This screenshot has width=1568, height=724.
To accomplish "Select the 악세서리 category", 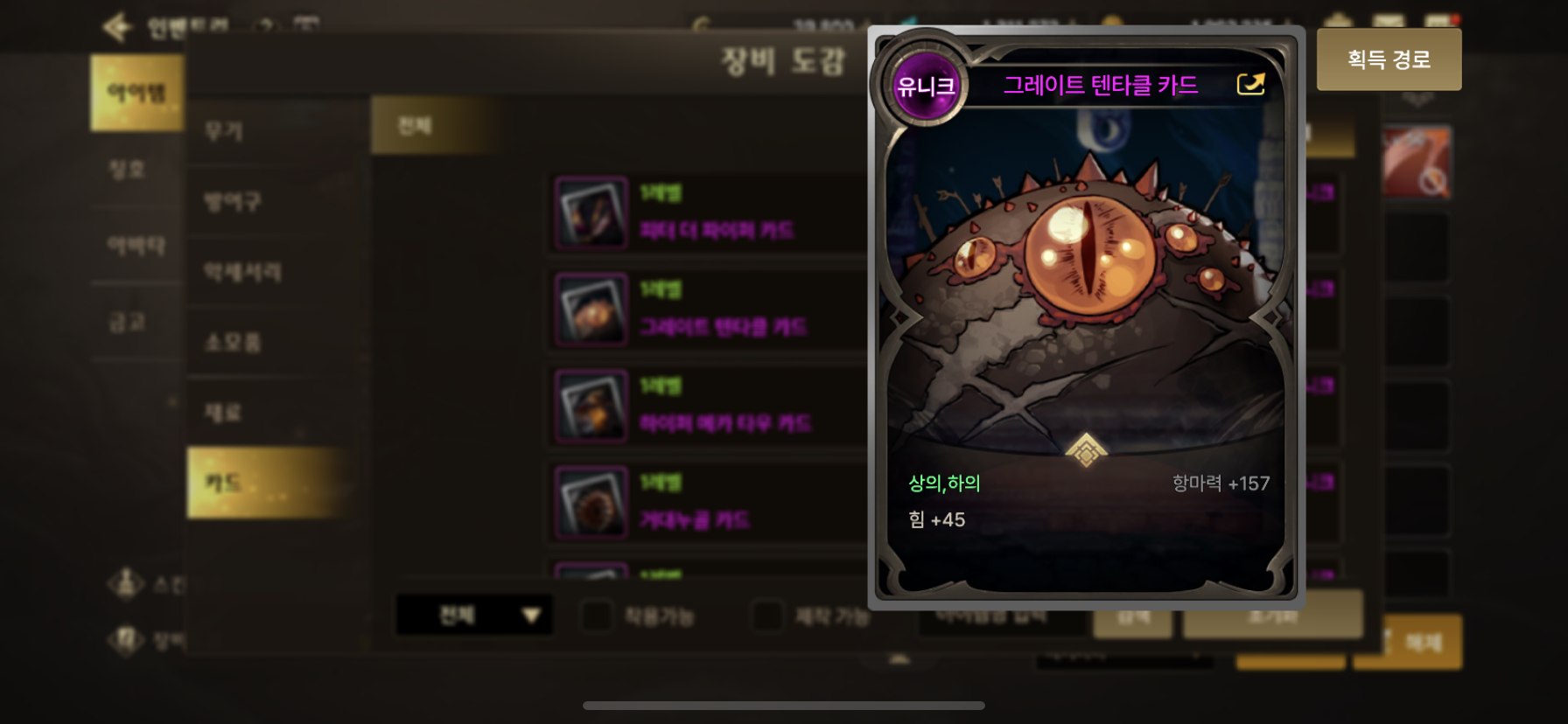I will tap(242, 272).
